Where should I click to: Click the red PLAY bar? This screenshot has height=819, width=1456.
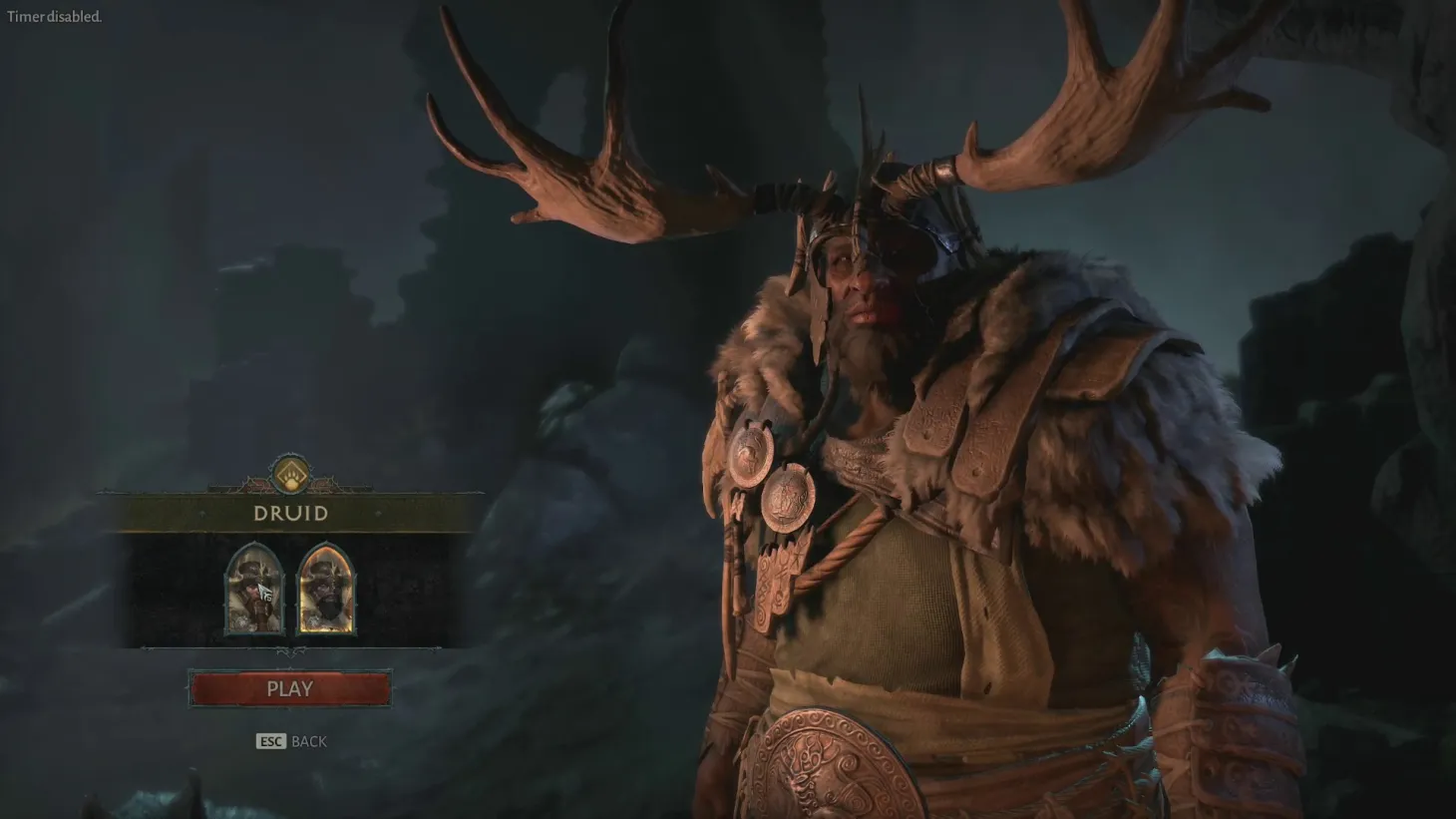point(289,688)
